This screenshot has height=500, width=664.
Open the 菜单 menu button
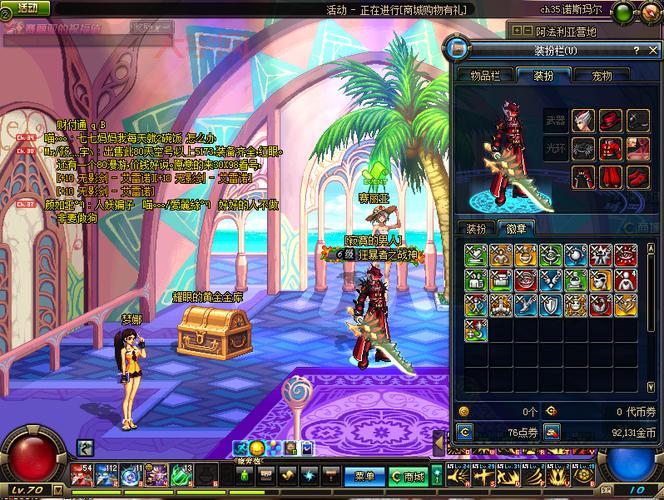tap(364, 476)
